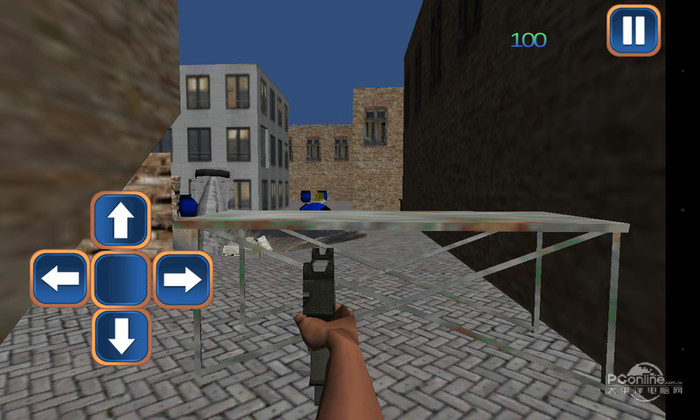Image resolution: width=700 pixels, height=420 pixels.
Task: Tap the left arrow movement button
Action: [61, 279]
